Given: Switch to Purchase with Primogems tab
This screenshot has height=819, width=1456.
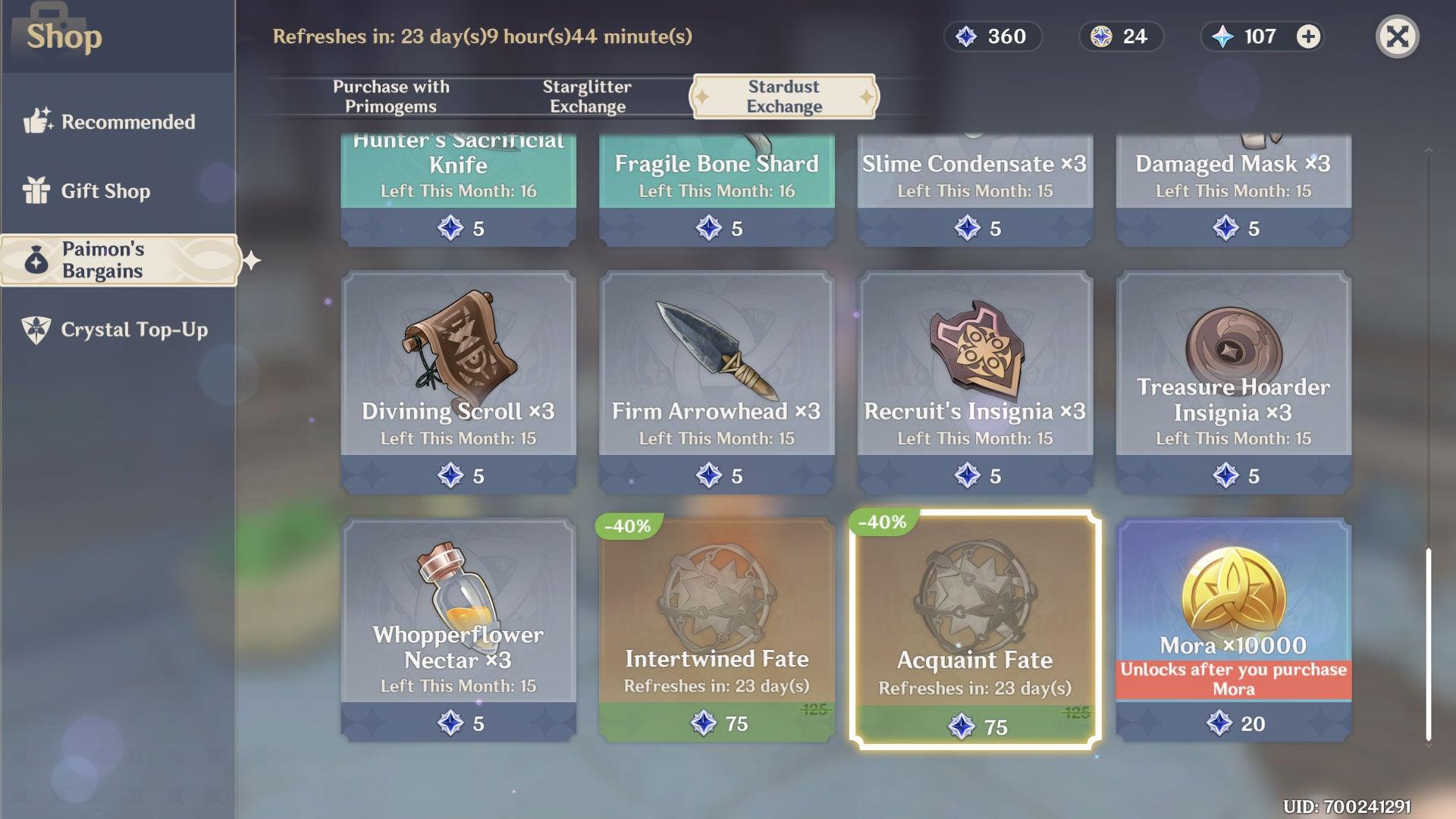Looking at the screenshot, I should coord(390,96).
